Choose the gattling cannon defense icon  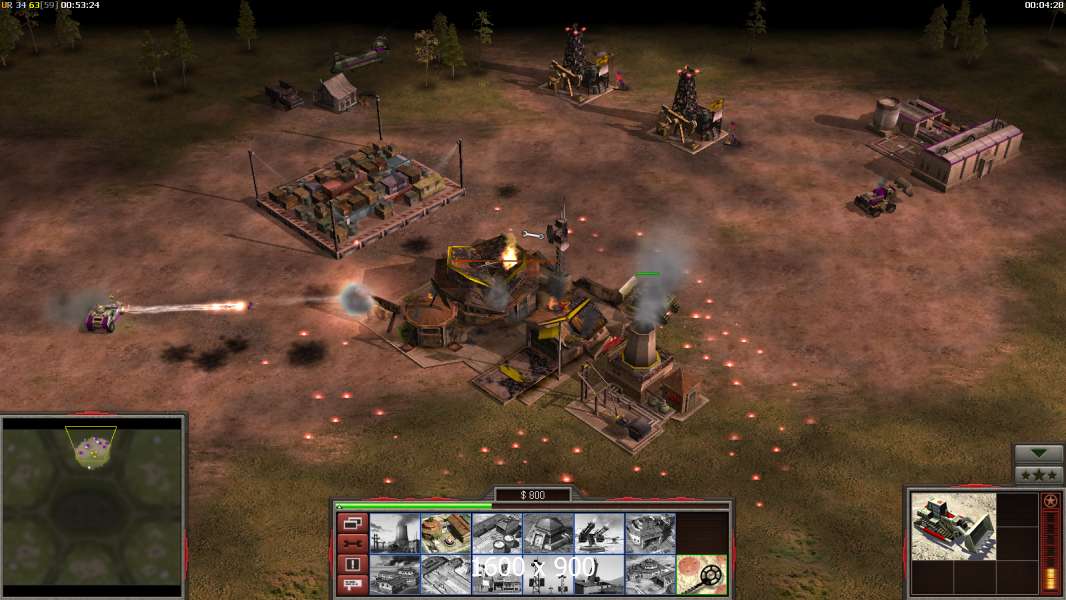(x=599, y=533)
